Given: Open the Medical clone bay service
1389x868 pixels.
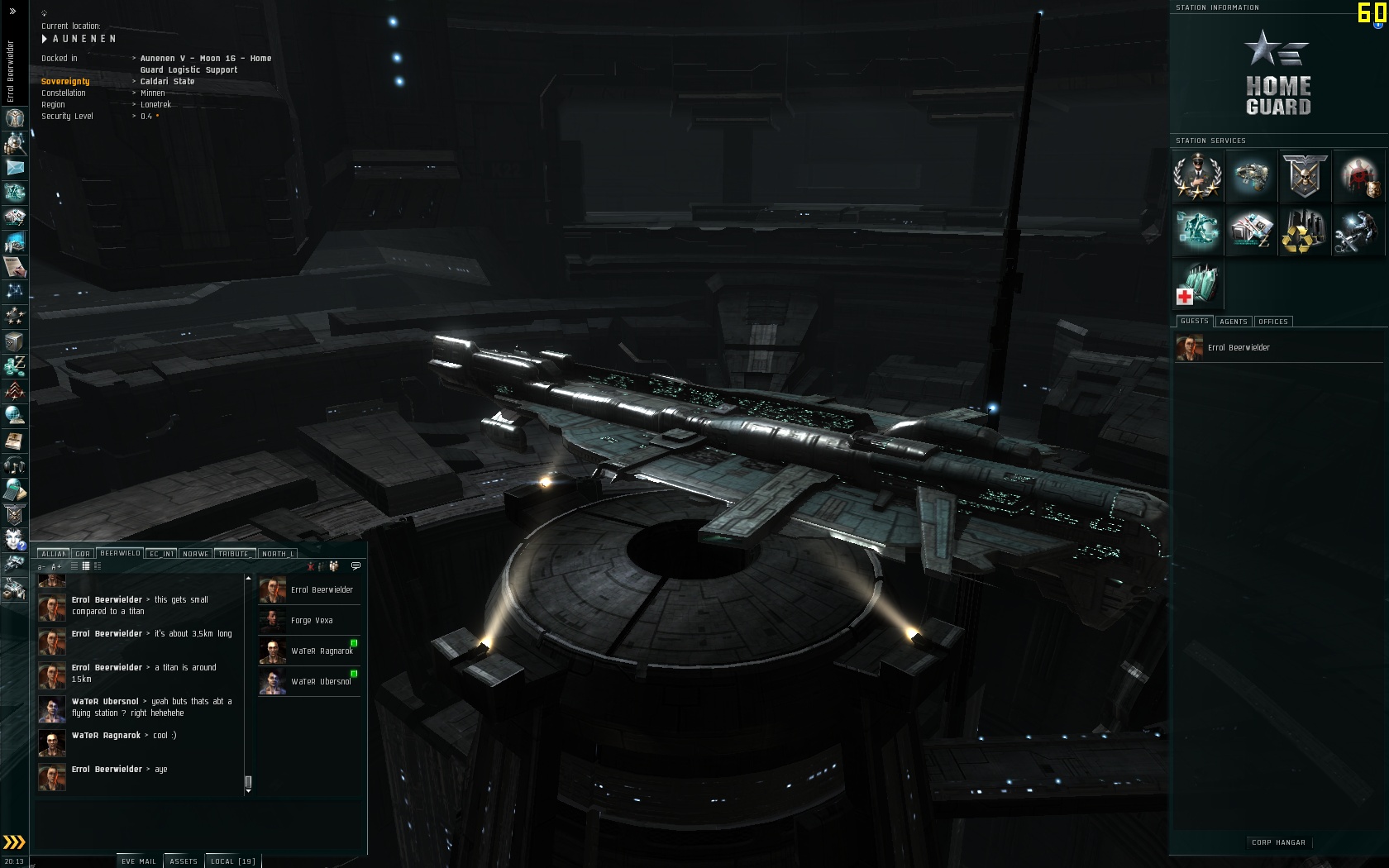Looking at the screenshot, I should coord(1197,284).
